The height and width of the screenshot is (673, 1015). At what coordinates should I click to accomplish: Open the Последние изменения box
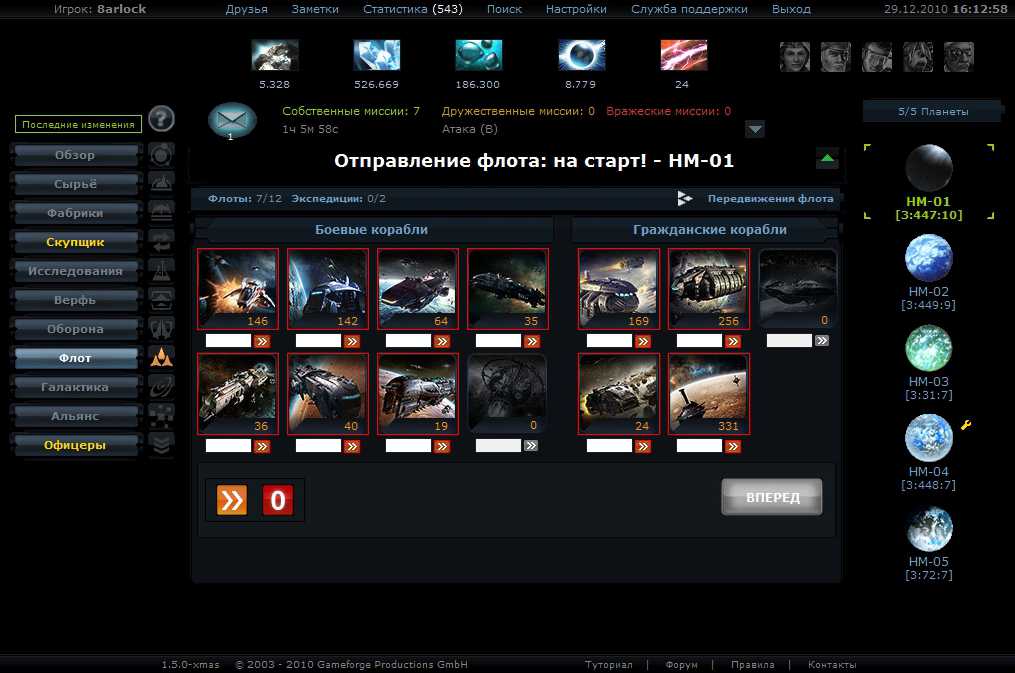click(x=76, y=125)
